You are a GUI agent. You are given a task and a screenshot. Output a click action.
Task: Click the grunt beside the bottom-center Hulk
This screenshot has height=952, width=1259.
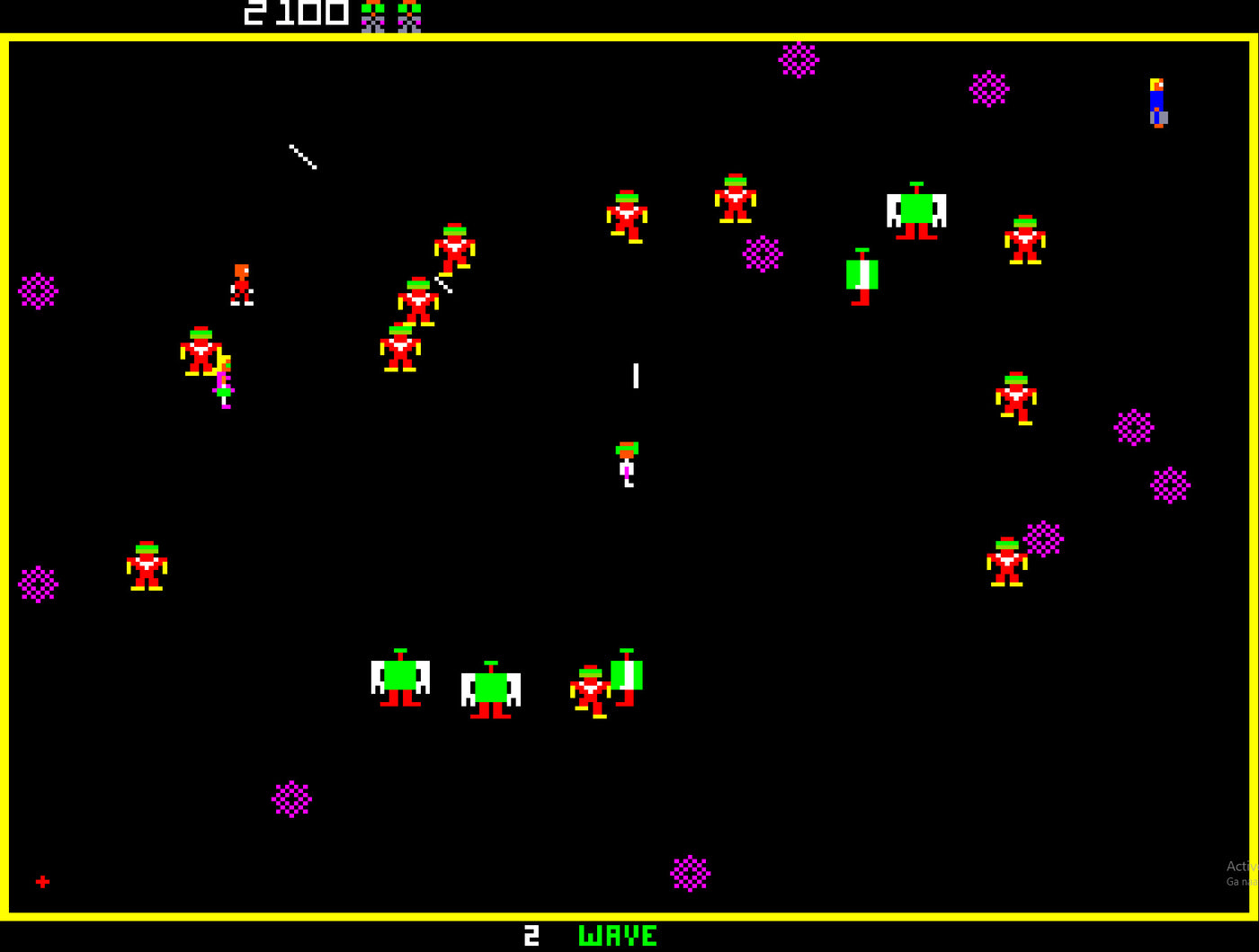click(593, 688)
